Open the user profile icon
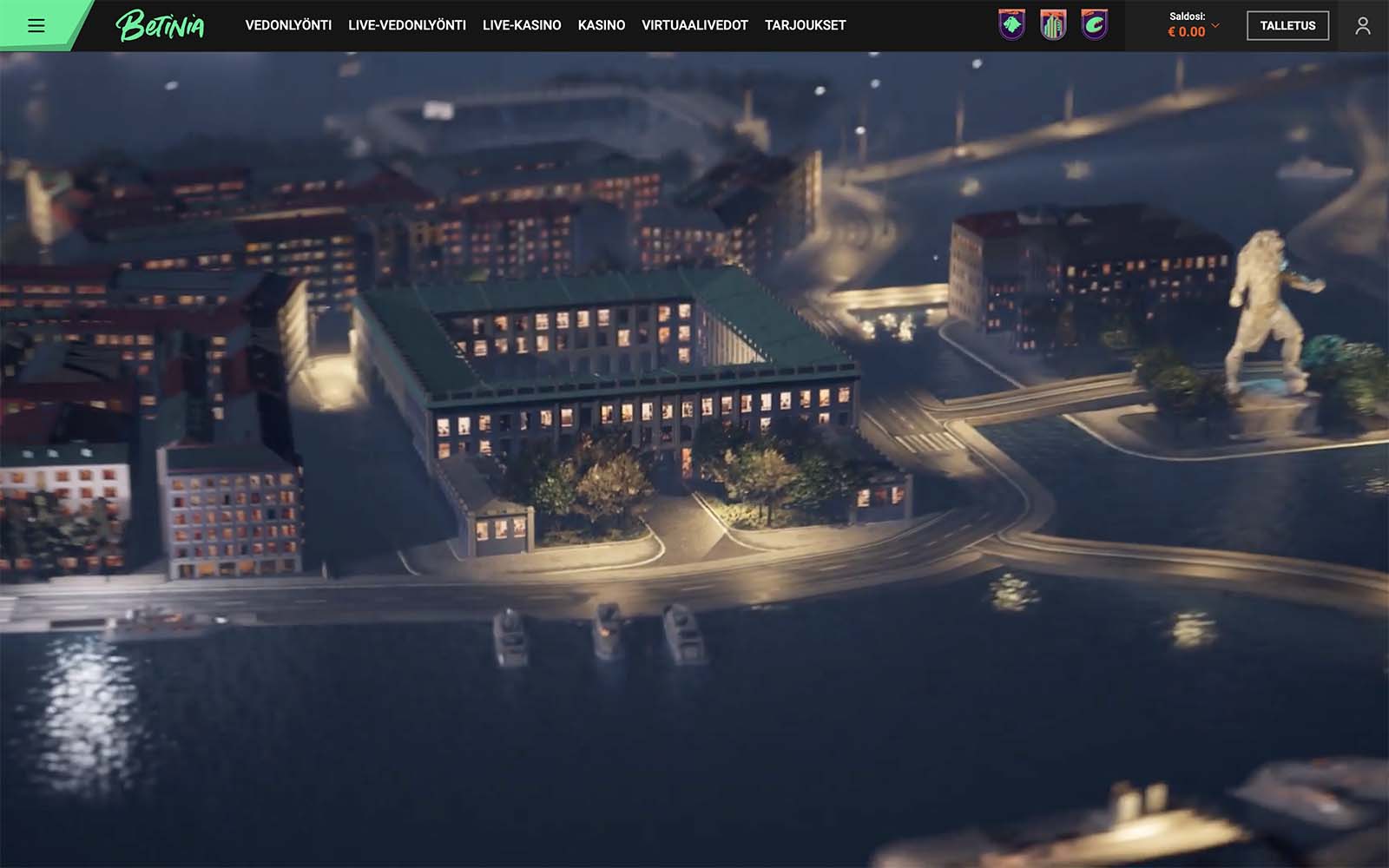Image resolution: width=1389 pixels, height=868 pixels. (x=1363, y=25)
